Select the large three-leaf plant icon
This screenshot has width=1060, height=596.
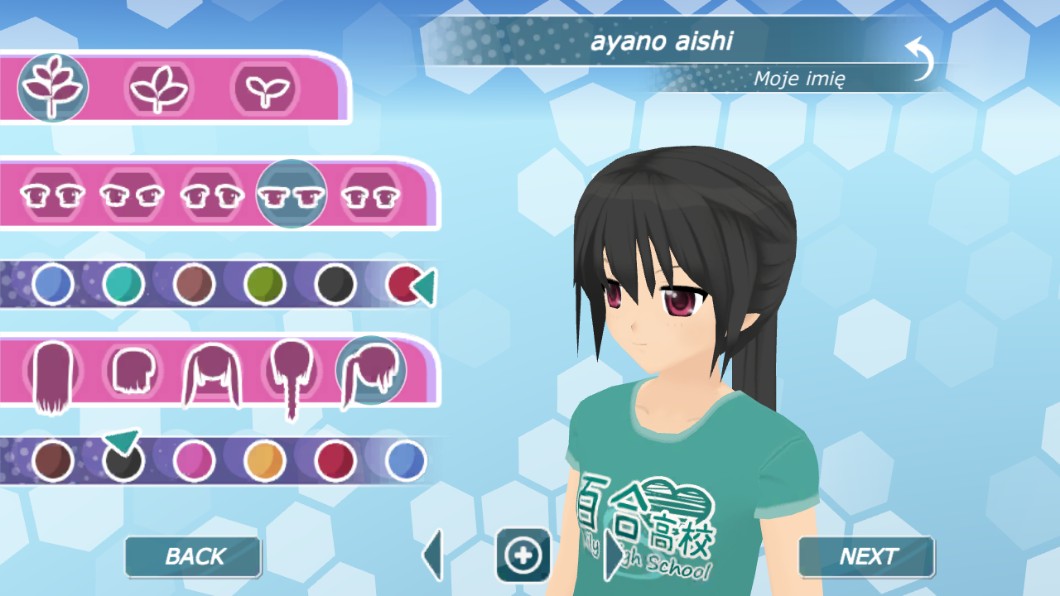pos(54,87)
